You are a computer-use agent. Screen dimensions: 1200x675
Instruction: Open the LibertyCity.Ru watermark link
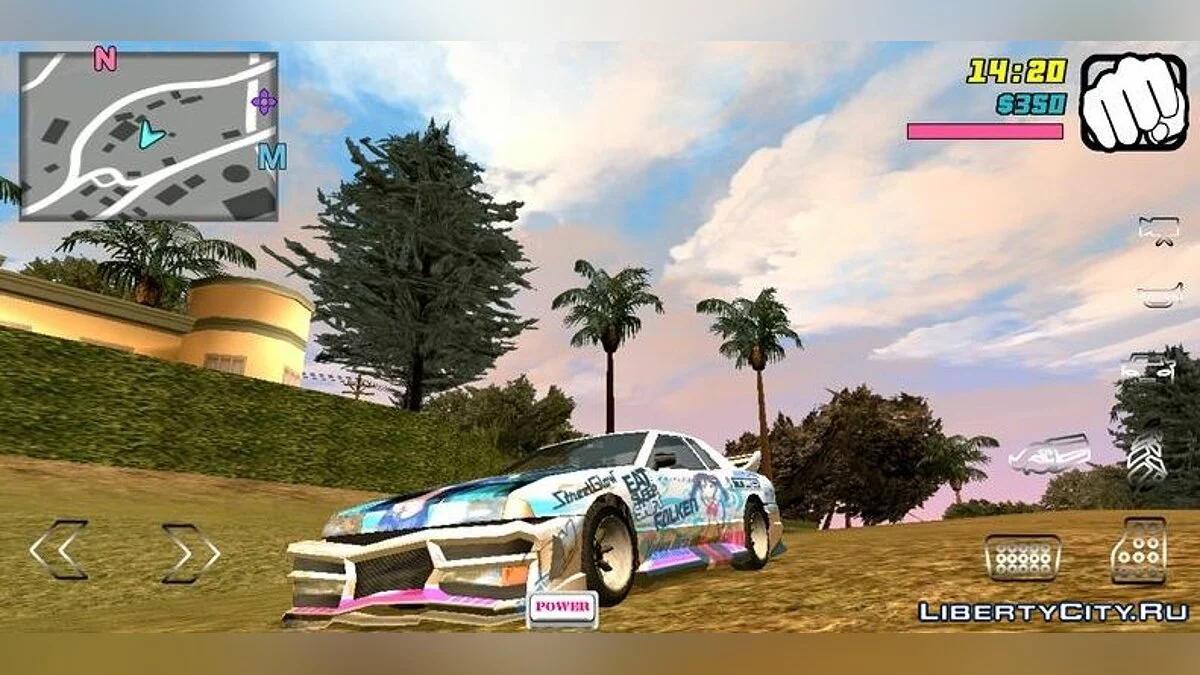(1053, 611)
